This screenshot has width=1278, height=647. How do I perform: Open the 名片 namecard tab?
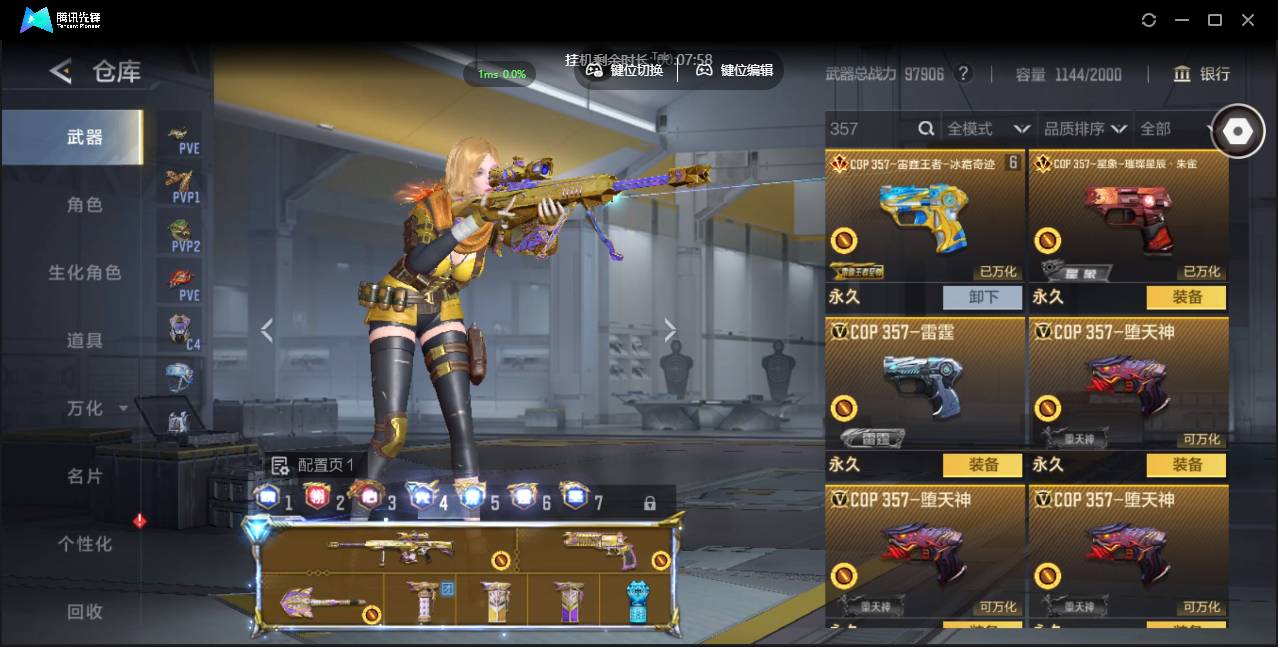coord(85,477)
